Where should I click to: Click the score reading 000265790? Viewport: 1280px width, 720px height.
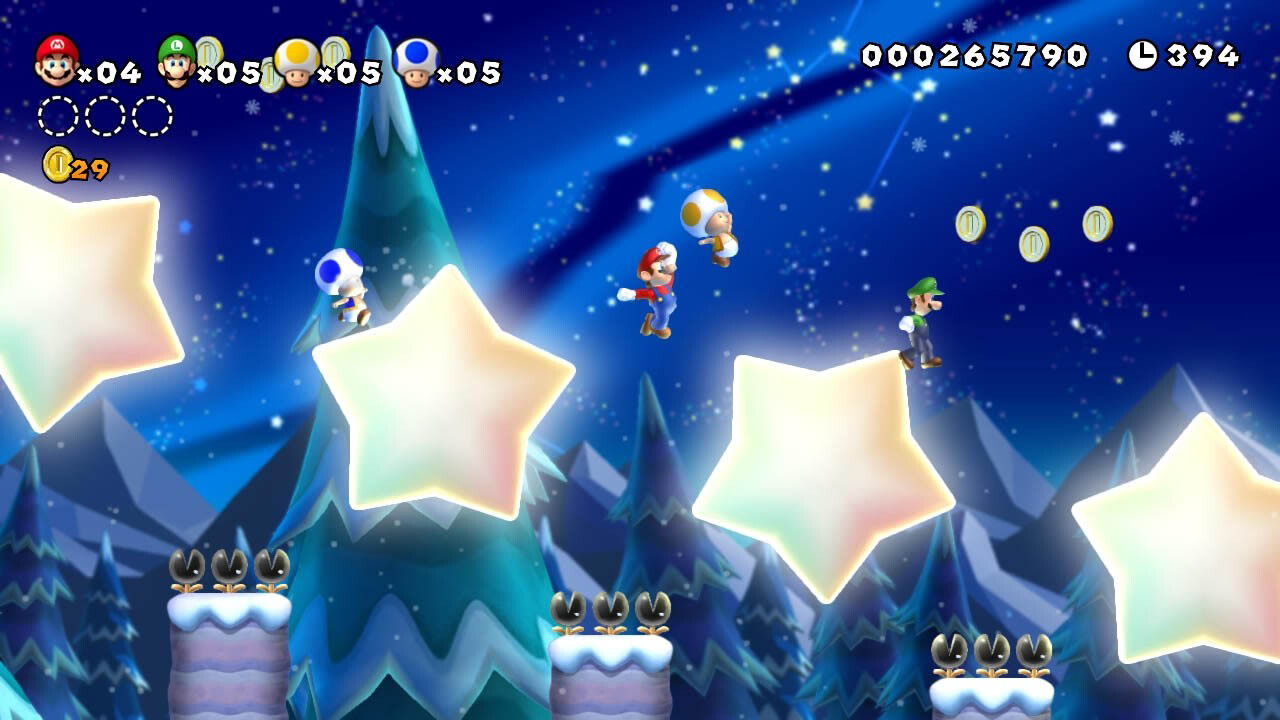click(x=975, y=57)
